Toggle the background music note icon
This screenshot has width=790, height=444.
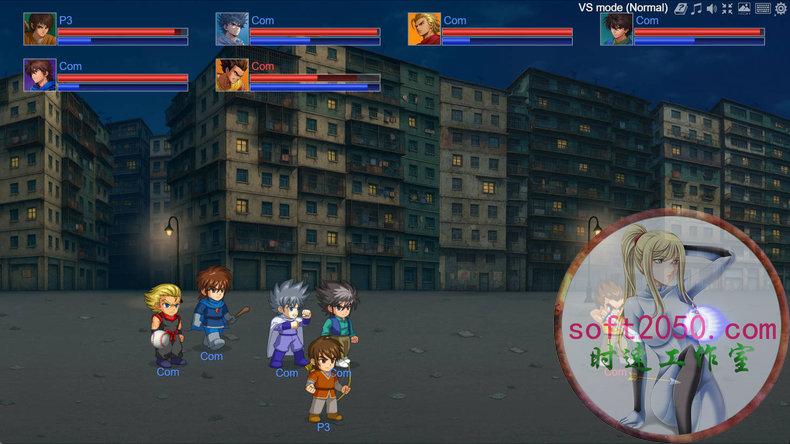click(696, 8)
